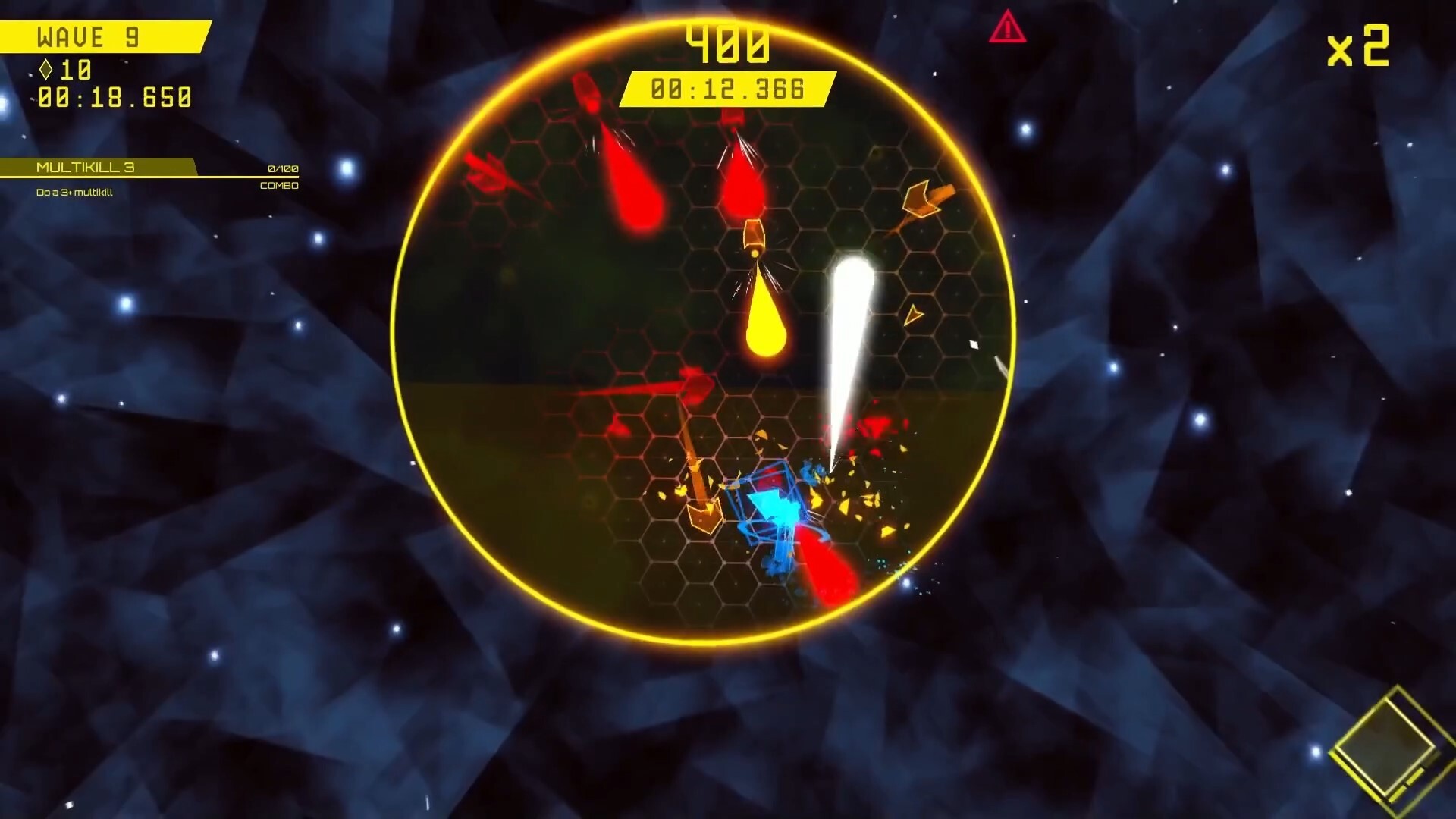Viewport: 1456px width, 819px height.
Task: Click the wave timer 00:18.650
Action: coord(112,97)
